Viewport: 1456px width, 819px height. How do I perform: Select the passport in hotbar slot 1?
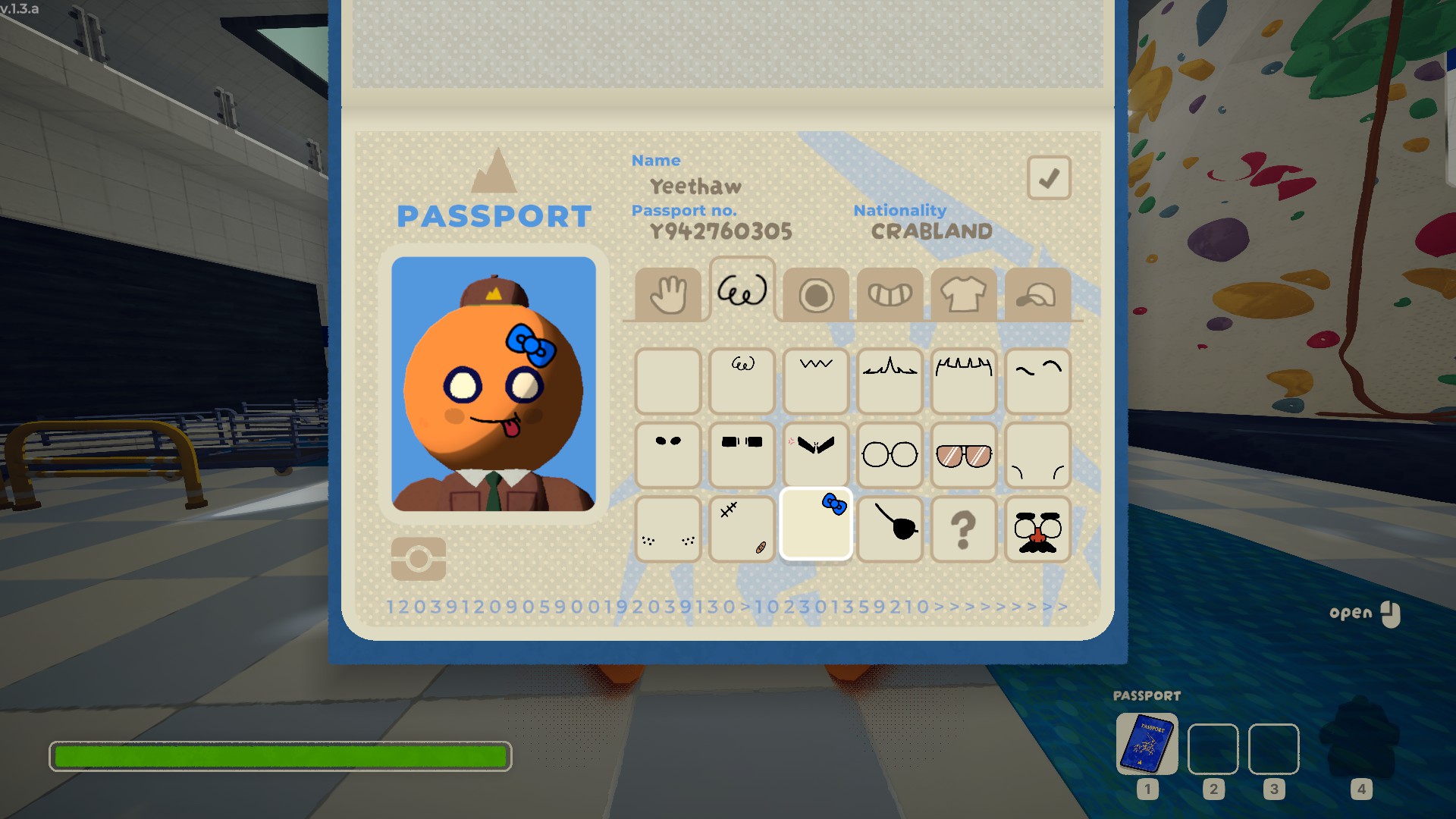1147,744
